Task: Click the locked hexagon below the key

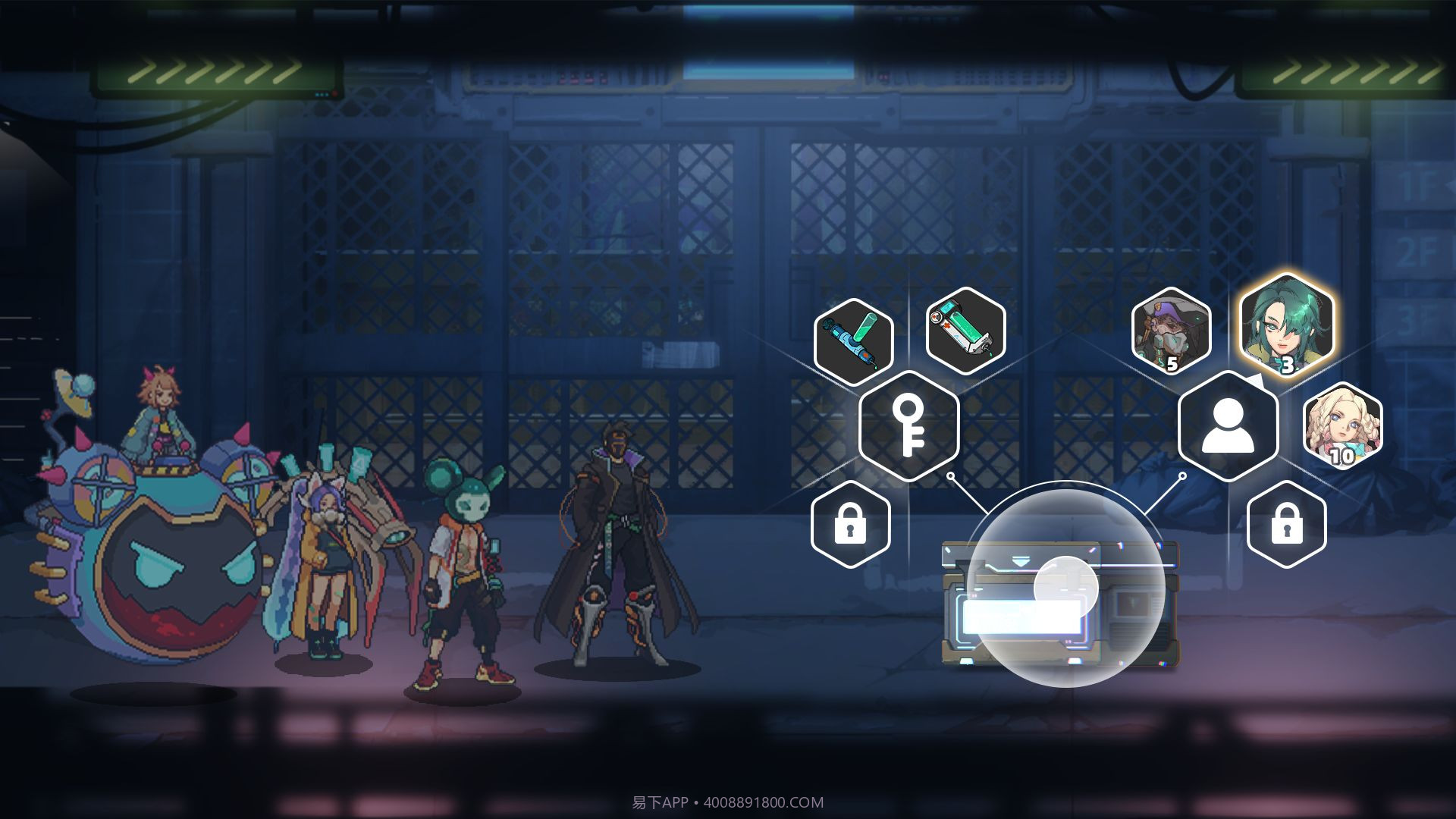Action: coord(850,524)
